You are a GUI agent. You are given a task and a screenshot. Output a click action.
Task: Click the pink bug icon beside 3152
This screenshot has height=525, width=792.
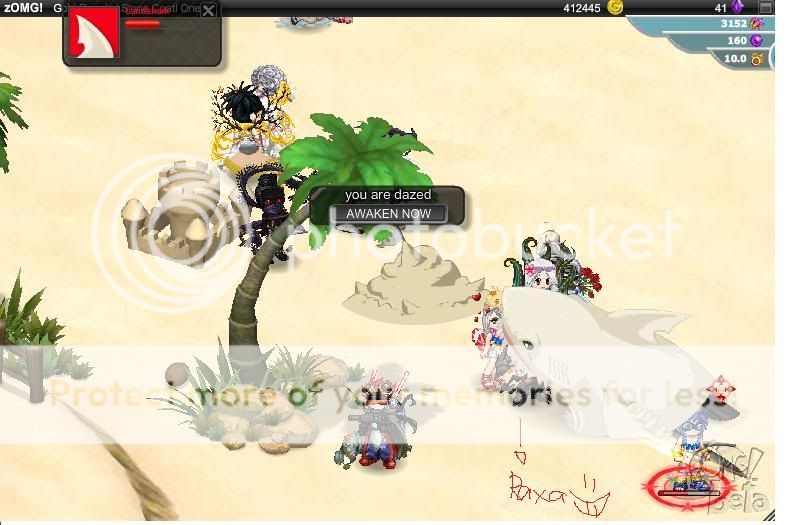pyautogui.click(x=757, y=24)
